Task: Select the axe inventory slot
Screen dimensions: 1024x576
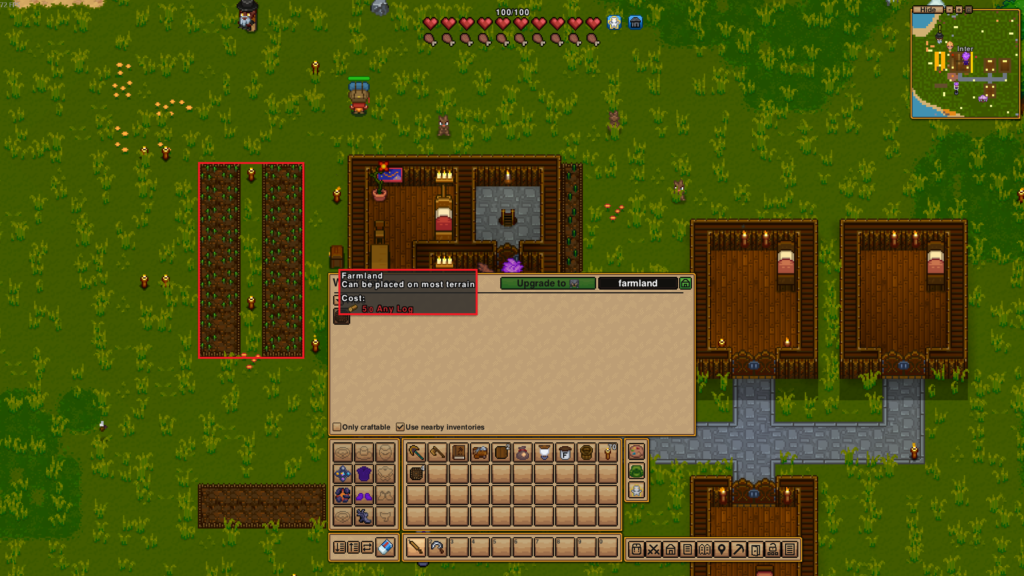Action: (438, 452)
